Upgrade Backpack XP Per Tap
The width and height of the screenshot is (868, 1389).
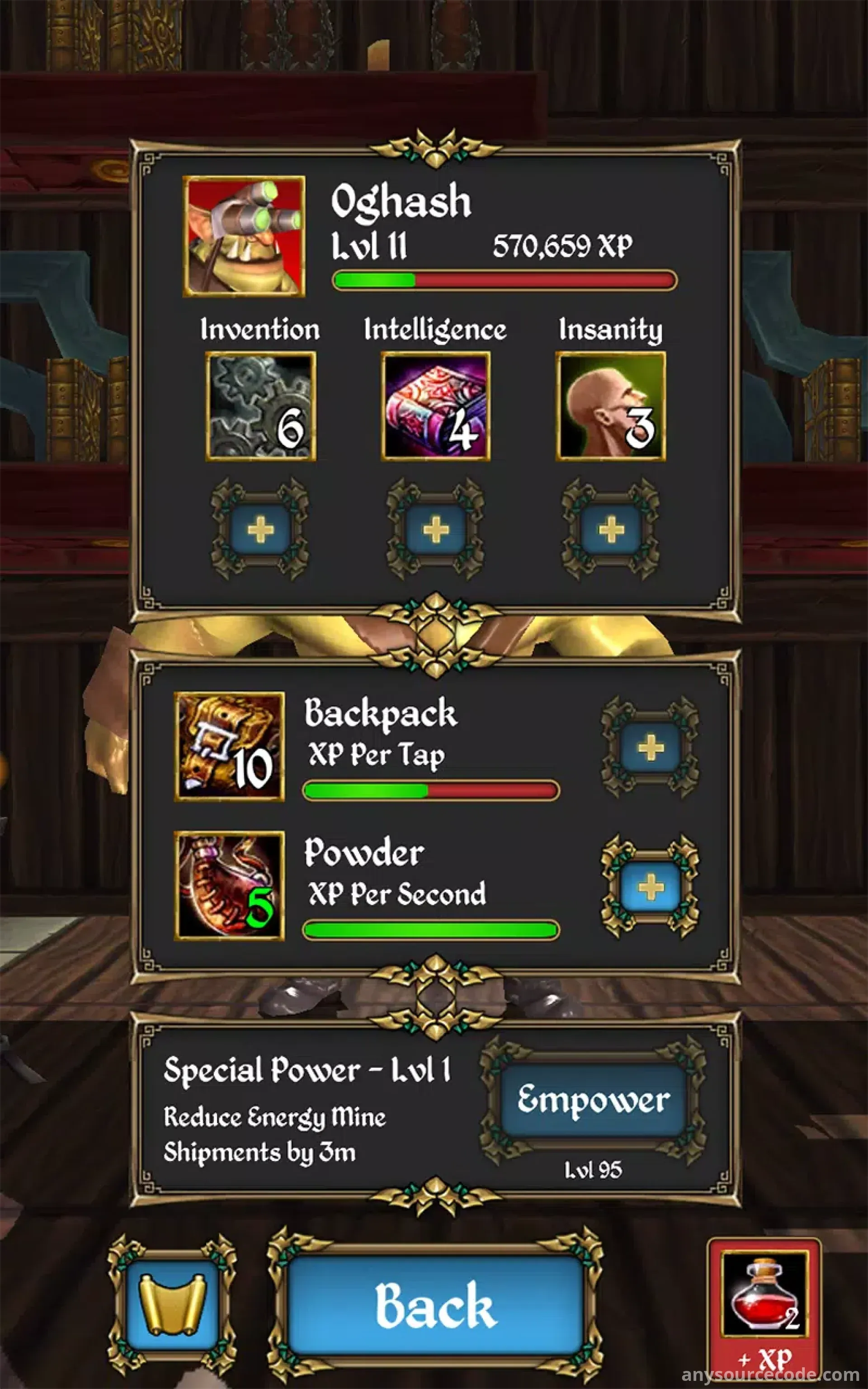(650, 747)
